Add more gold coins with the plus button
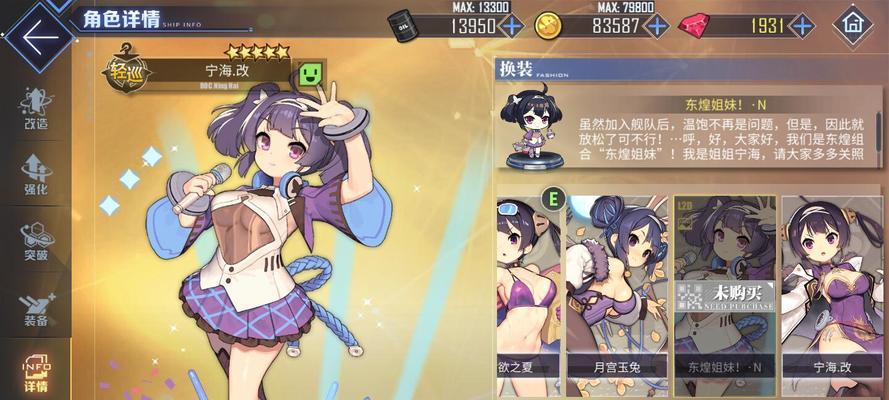 (656, 26)
